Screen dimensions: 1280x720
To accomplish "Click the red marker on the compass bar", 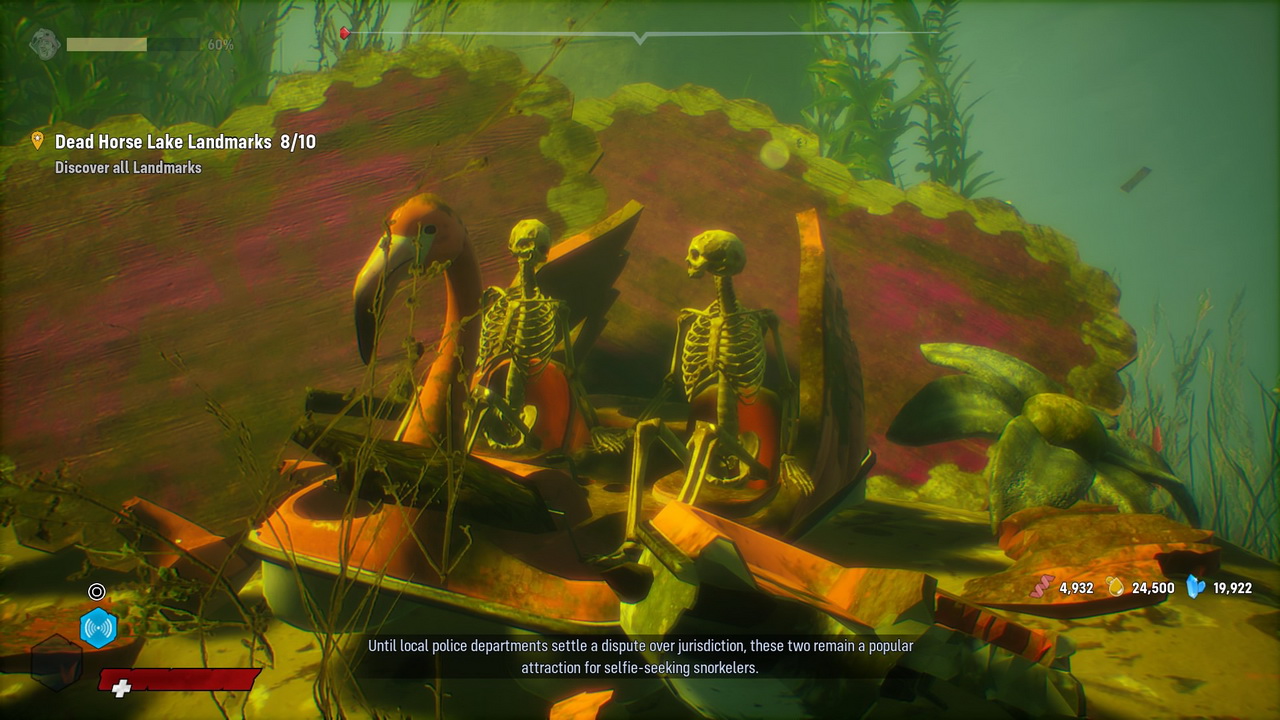I will pos(345,34).
